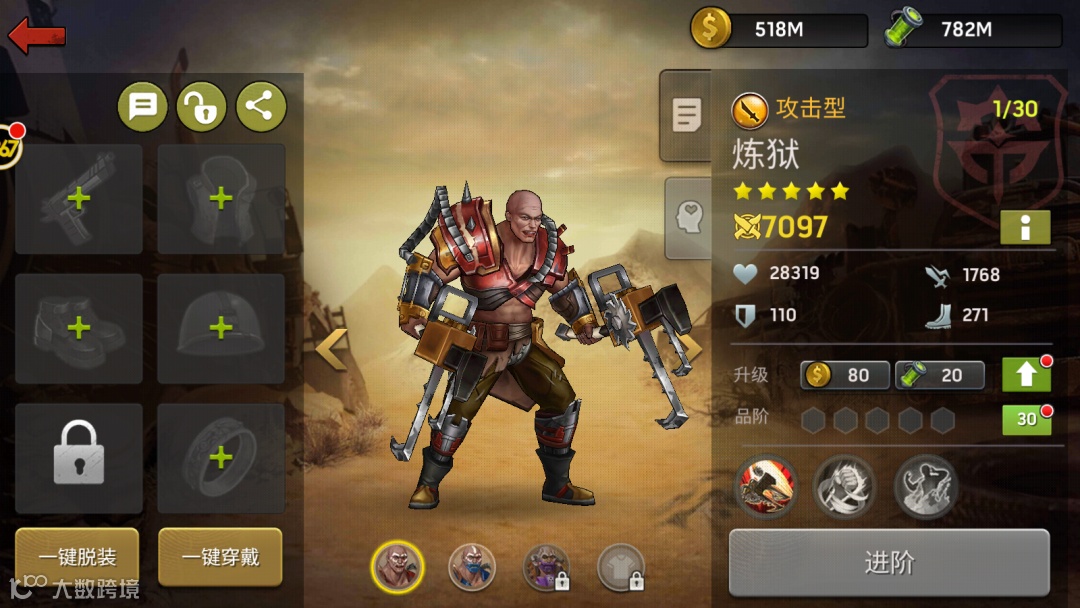Click the 进阶 advance button
Screen dimensions: 1080x608
pos(889,563)
